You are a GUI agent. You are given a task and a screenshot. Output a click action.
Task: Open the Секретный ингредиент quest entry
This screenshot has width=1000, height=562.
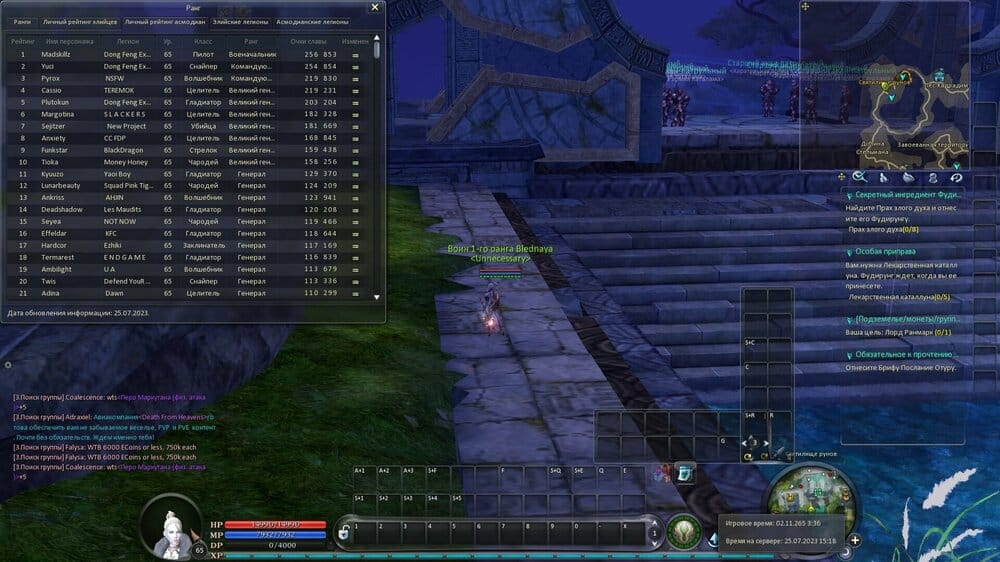tap(905, 195)
